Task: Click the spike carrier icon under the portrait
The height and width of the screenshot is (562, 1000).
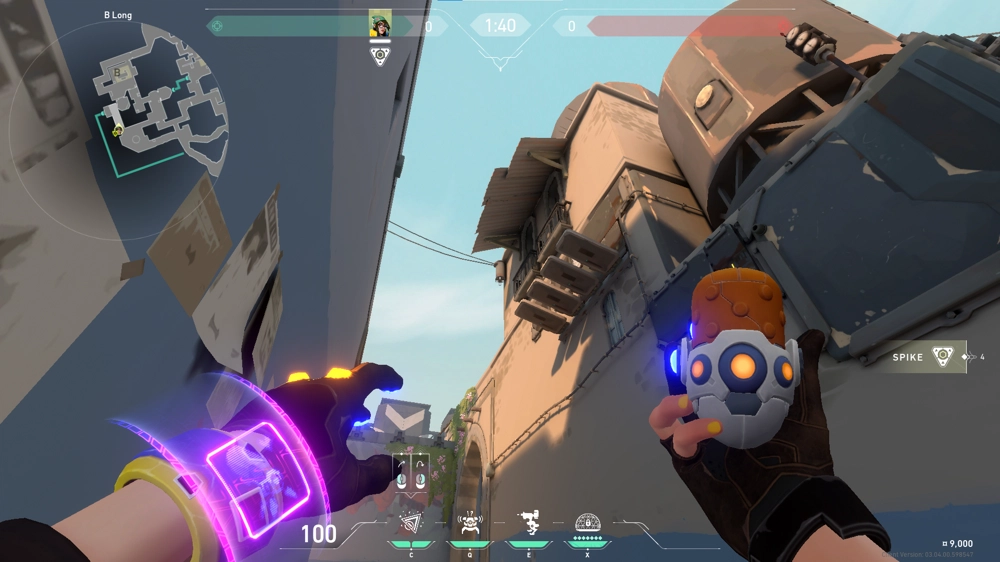Action: [x=380, y=56]
